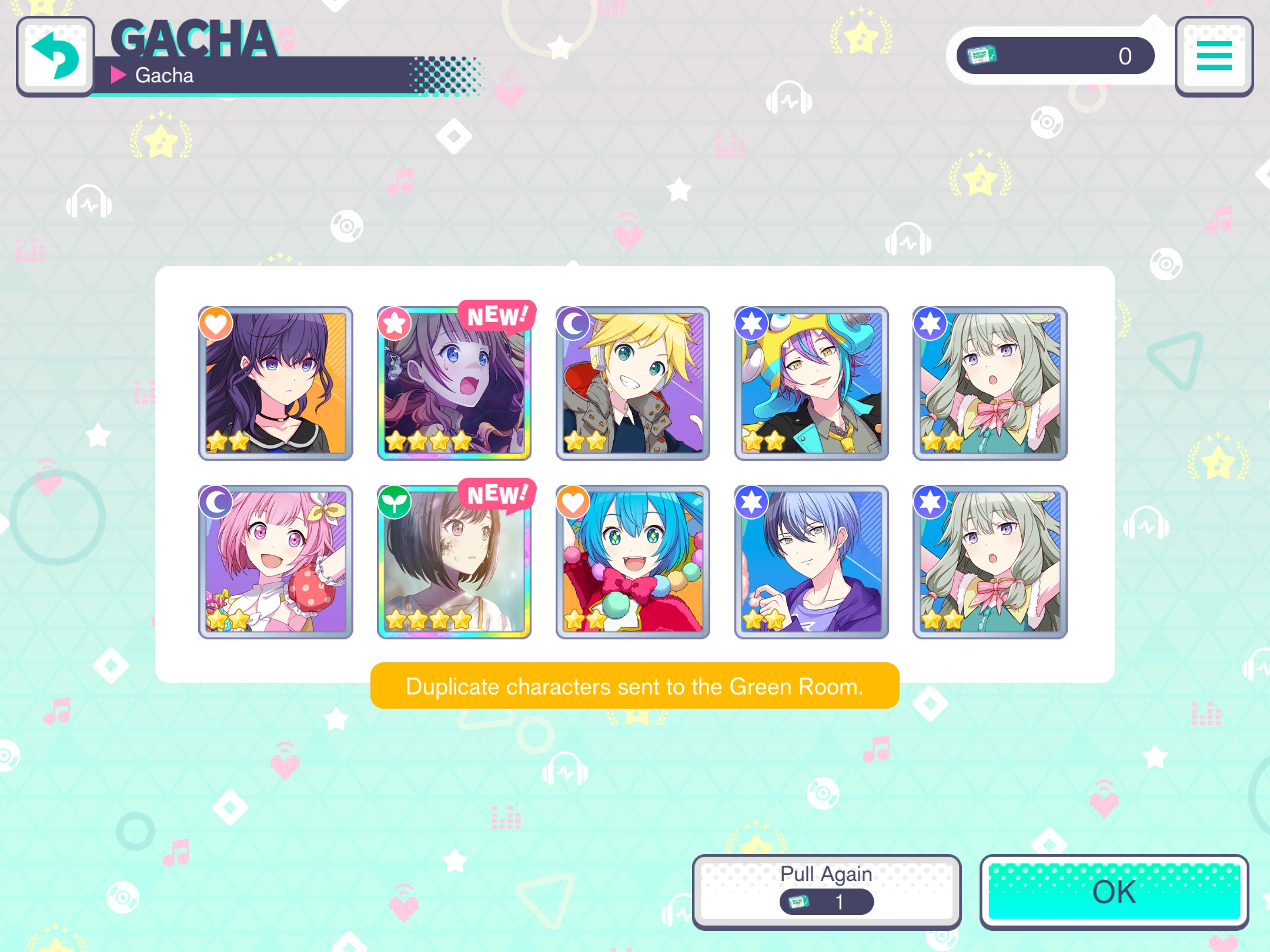Click the Gacha breadcrumb label
1270x952 pixels.
pos(163,75)
